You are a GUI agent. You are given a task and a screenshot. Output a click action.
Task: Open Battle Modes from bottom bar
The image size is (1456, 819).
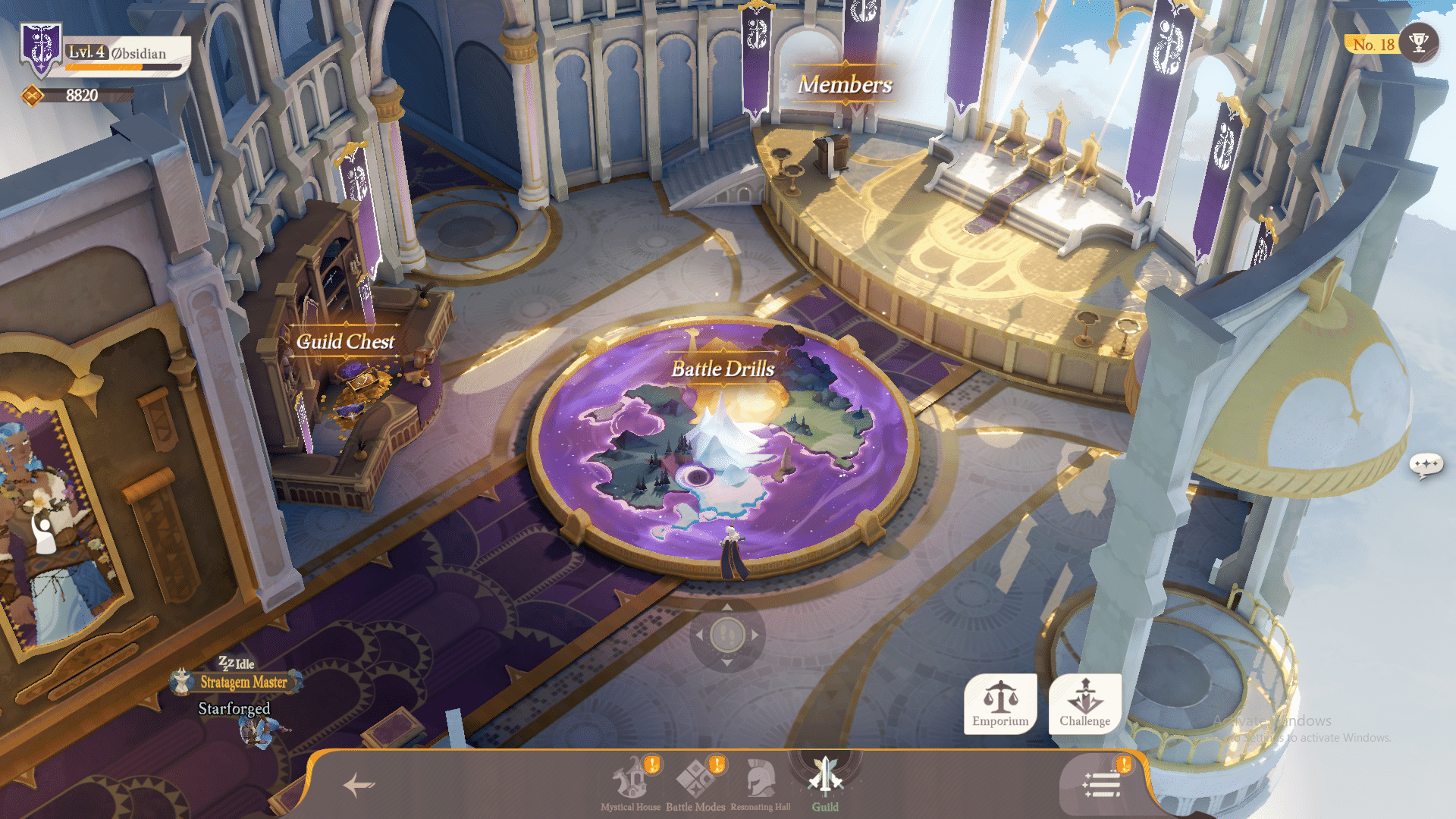pos(695,776)
